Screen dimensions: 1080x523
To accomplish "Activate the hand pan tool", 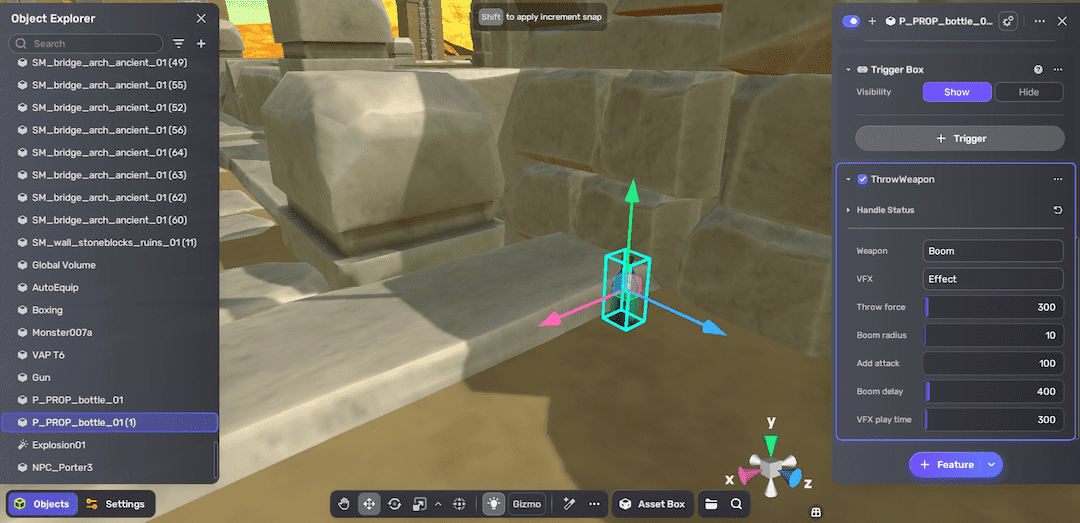I will coord(344,504).
